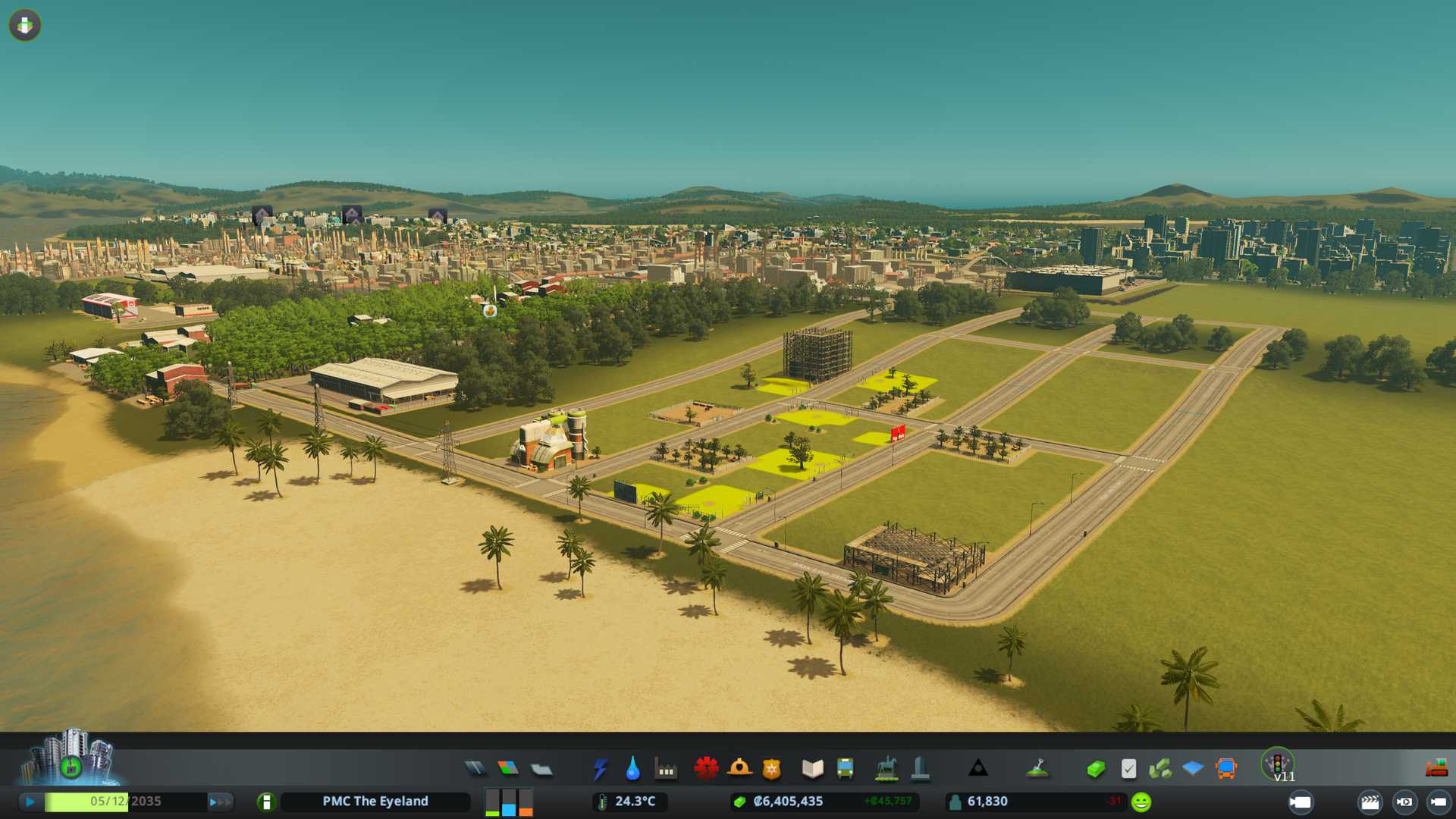The image size is (1456, 819).
Task: Open the traffic light mod button
Action: [x=1278, y=764]
